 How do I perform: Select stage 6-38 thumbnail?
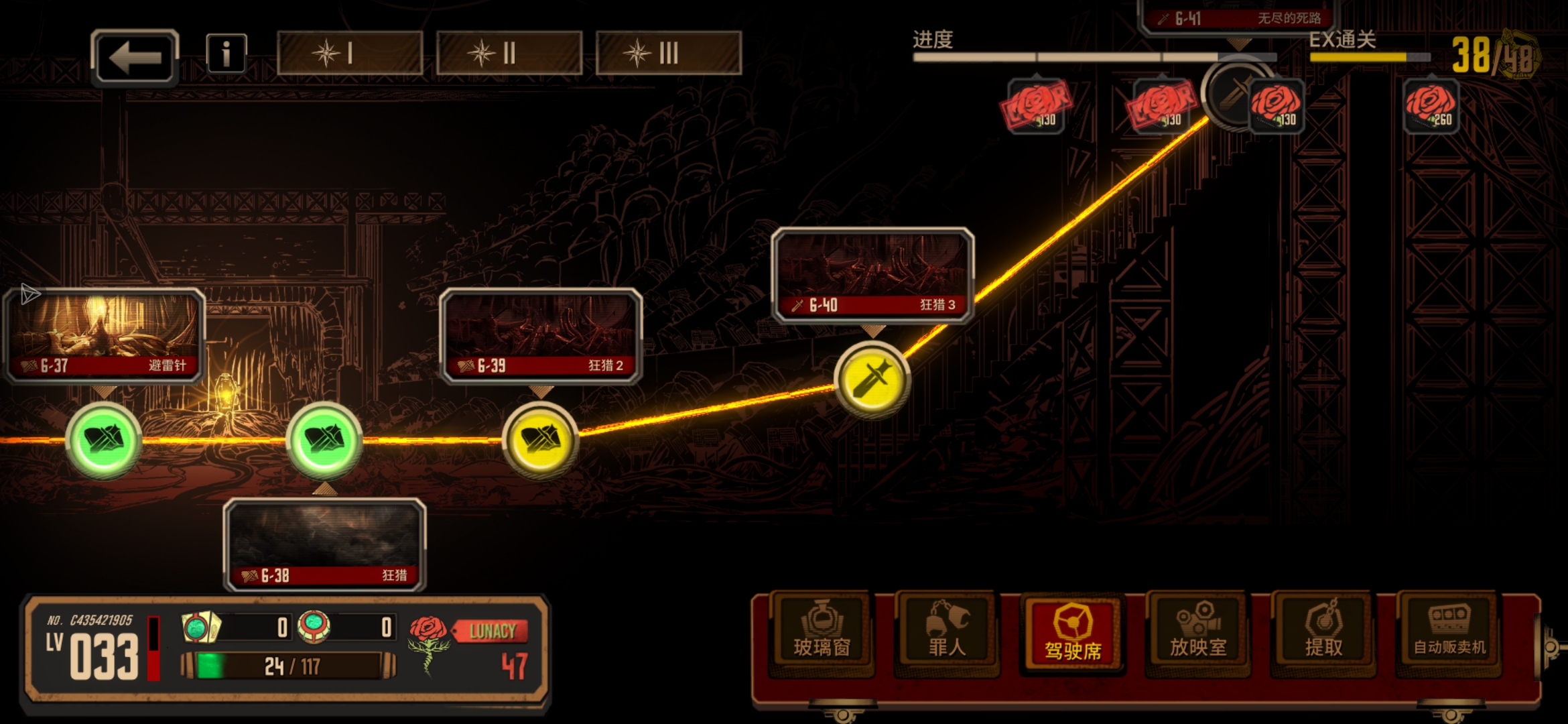tap(325, 544)
